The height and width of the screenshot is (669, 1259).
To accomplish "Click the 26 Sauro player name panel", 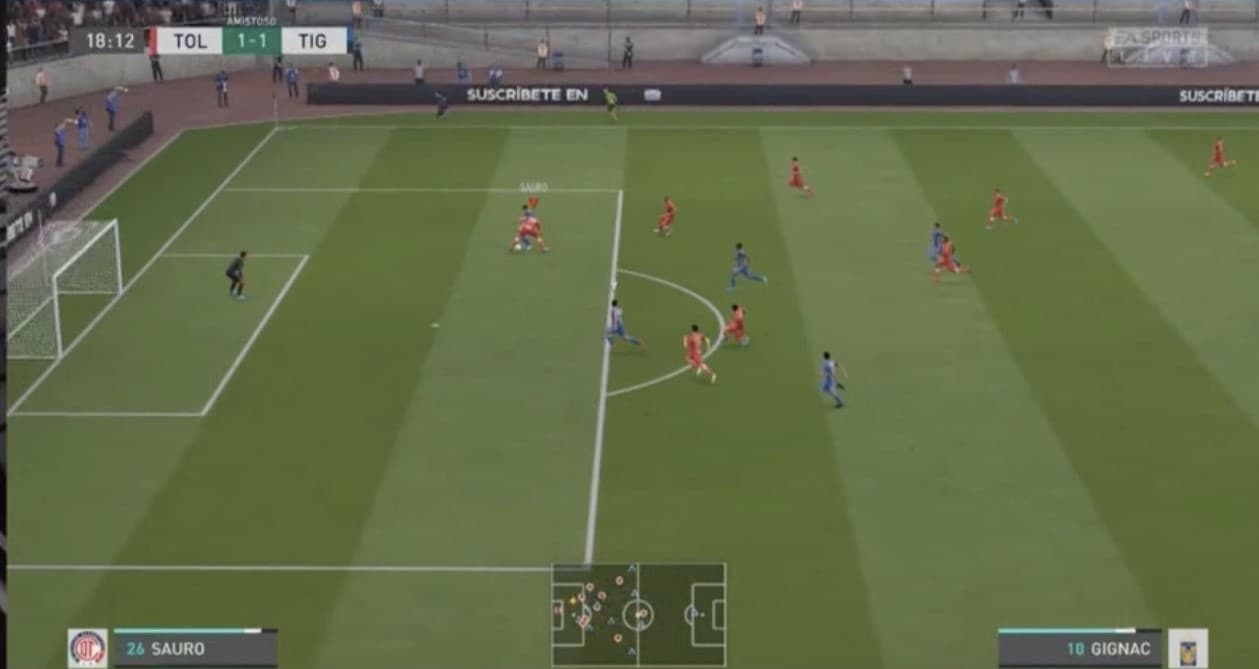I will click(x=195, y=649).
